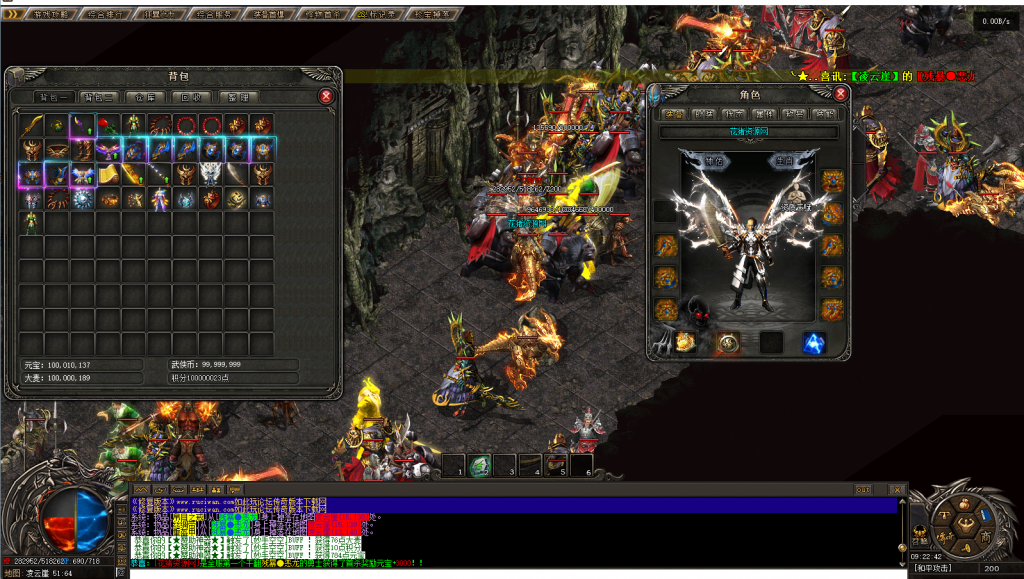
Task: Click the chat panel 'out' button
Action: point(865,489)
